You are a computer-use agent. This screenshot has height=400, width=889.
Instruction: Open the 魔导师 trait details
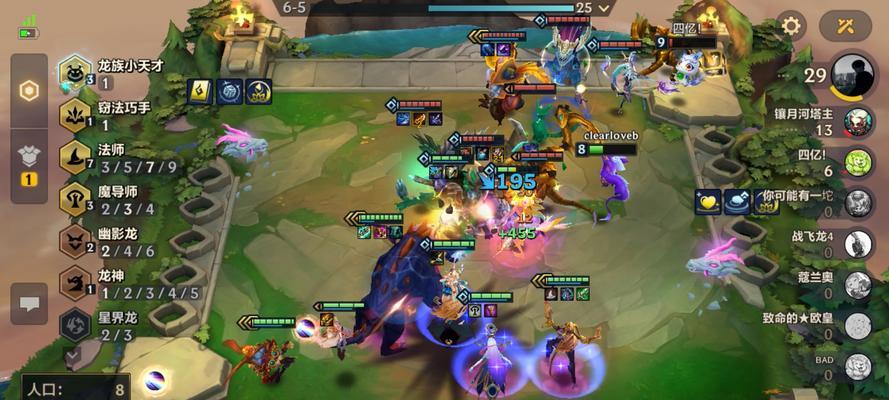(75, 199)
